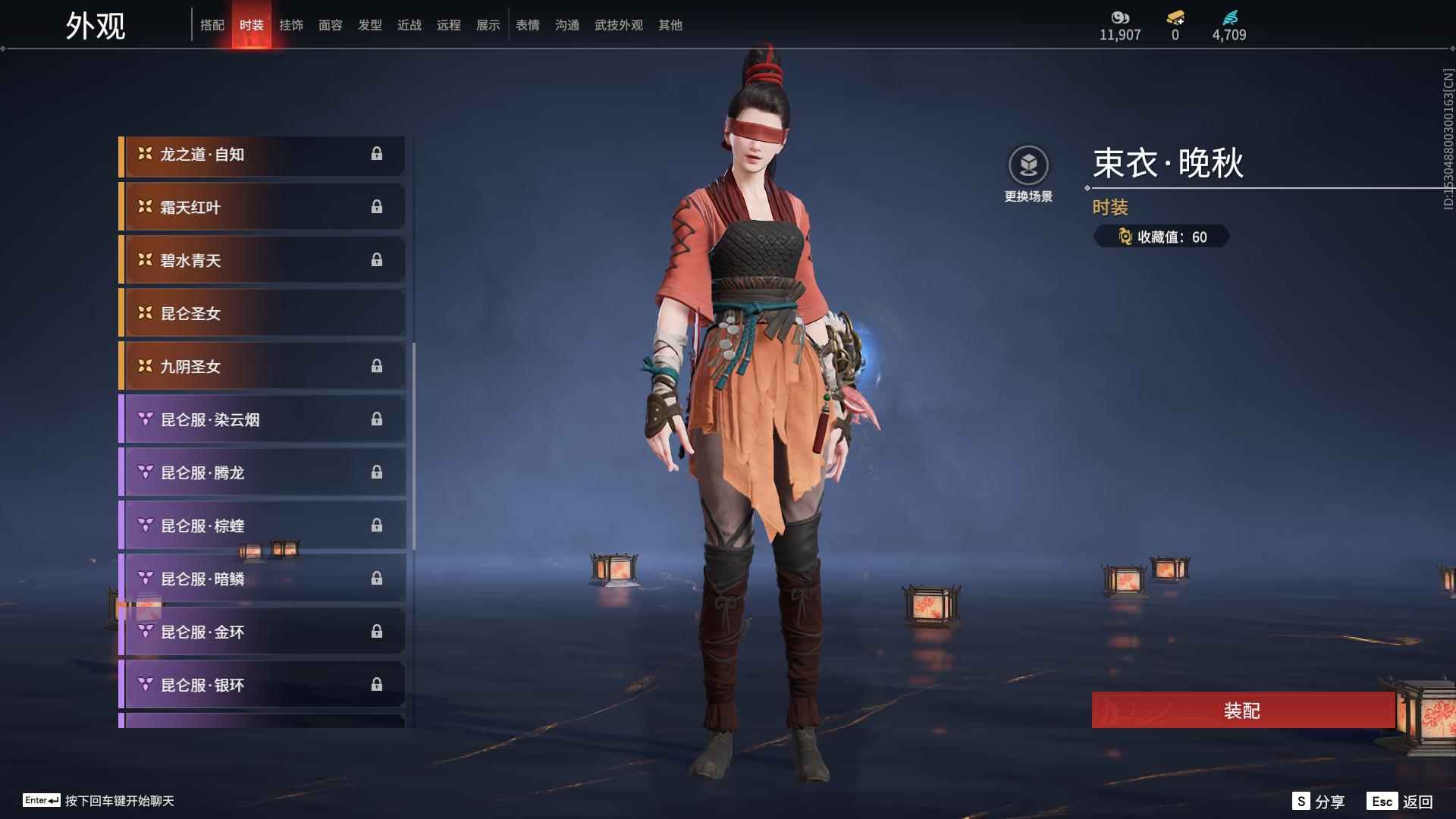Click the 更换场景 change scene icon
Screen dimensions: 1456x819
coord(1028,166)
